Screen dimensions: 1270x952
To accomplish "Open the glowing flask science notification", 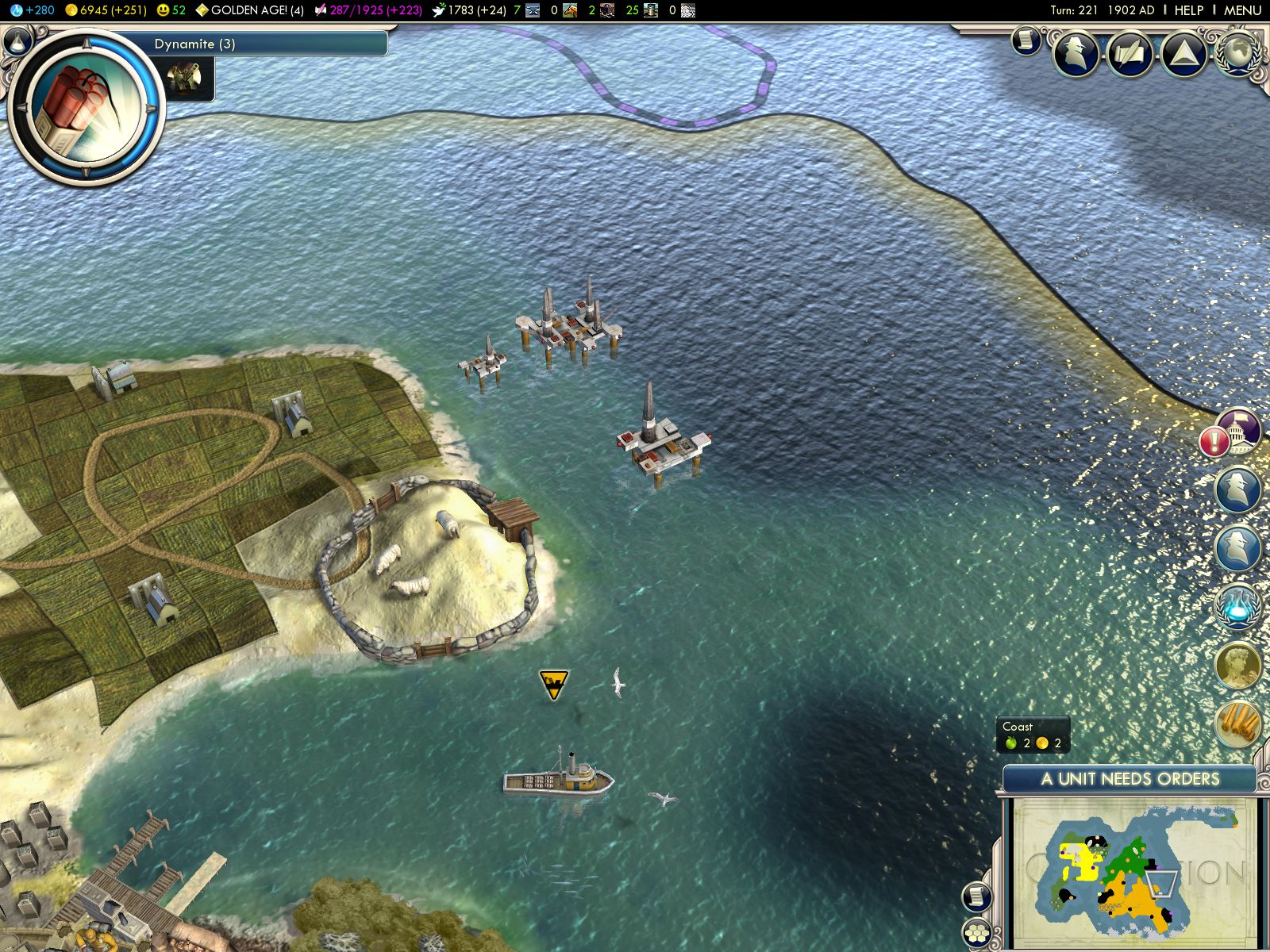I will [x=1237, y=607].
